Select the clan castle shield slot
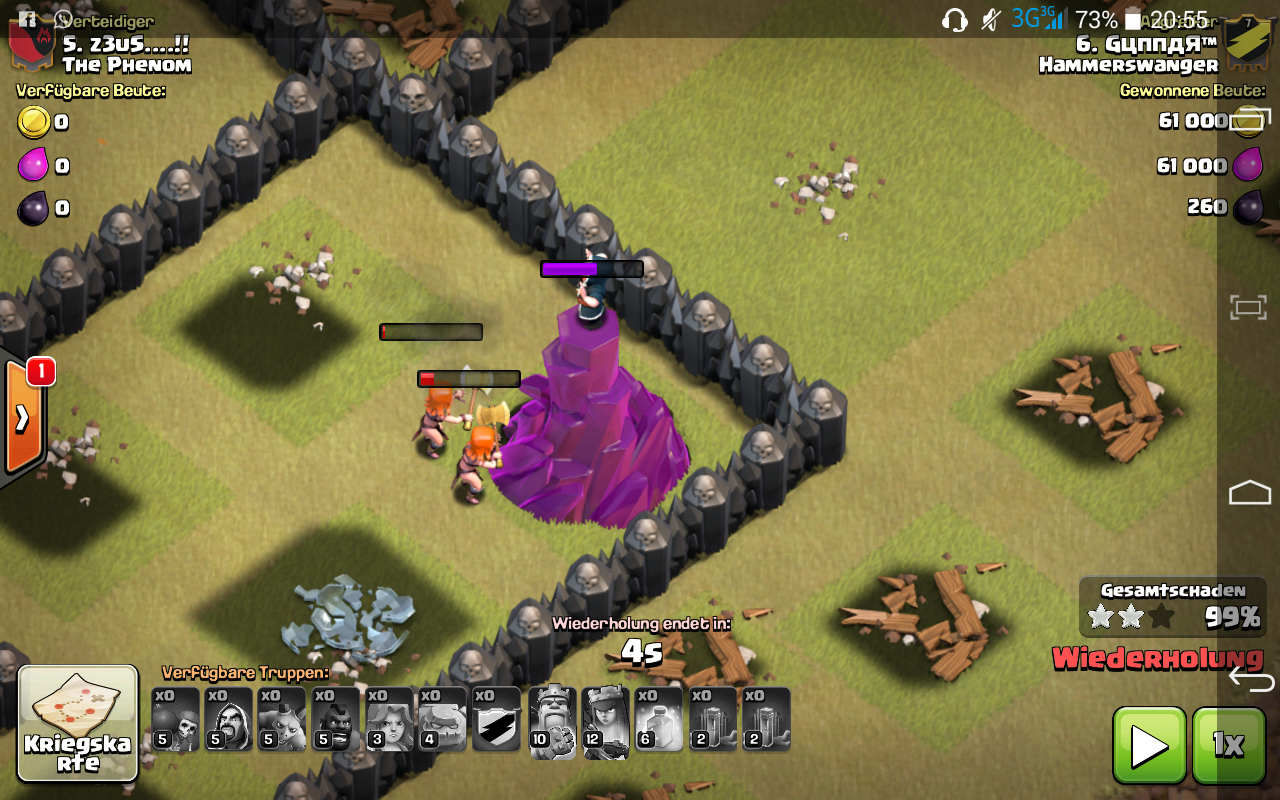 (x=497, y=719)
